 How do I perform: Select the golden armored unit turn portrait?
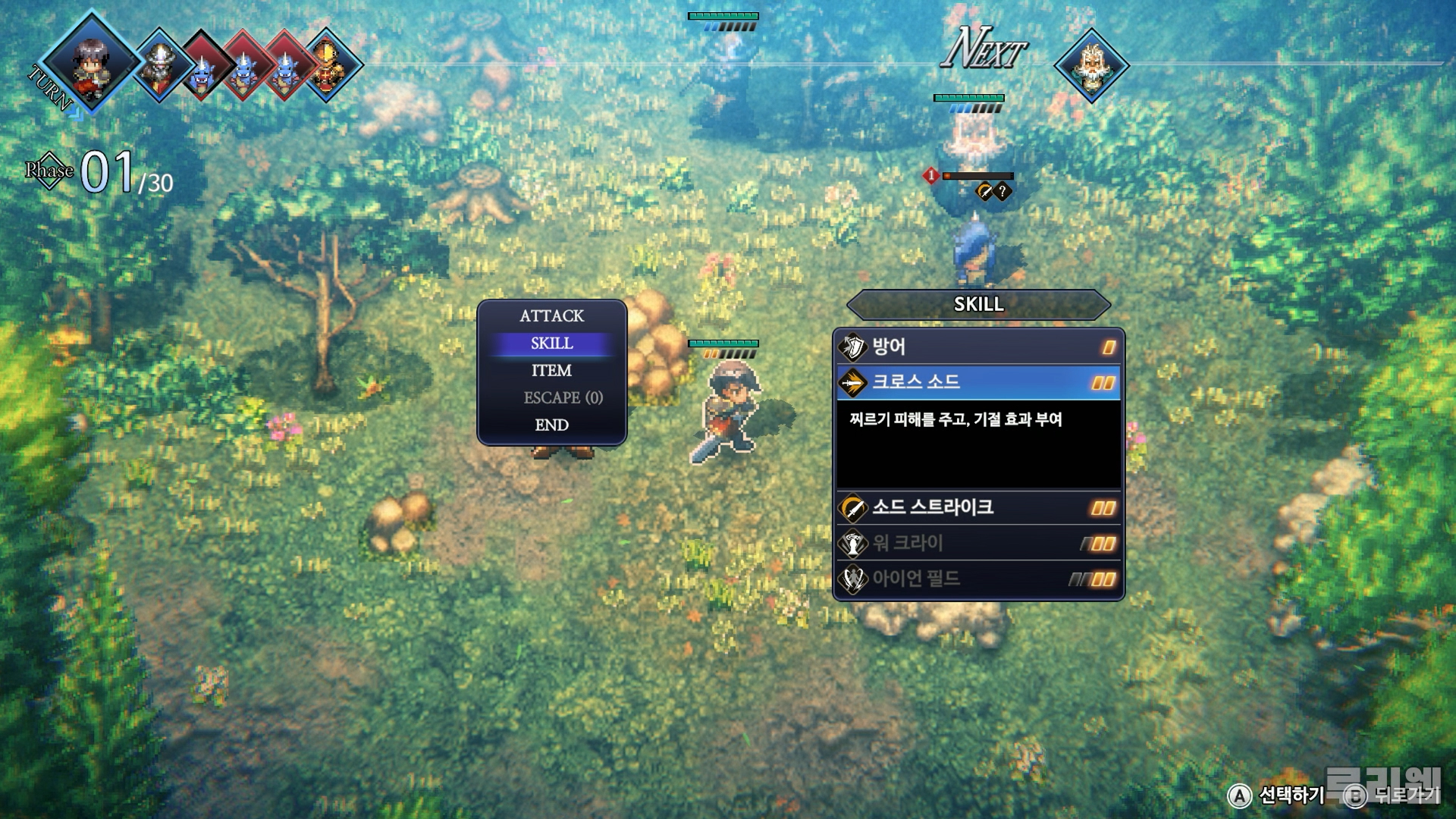click(328, 66)
